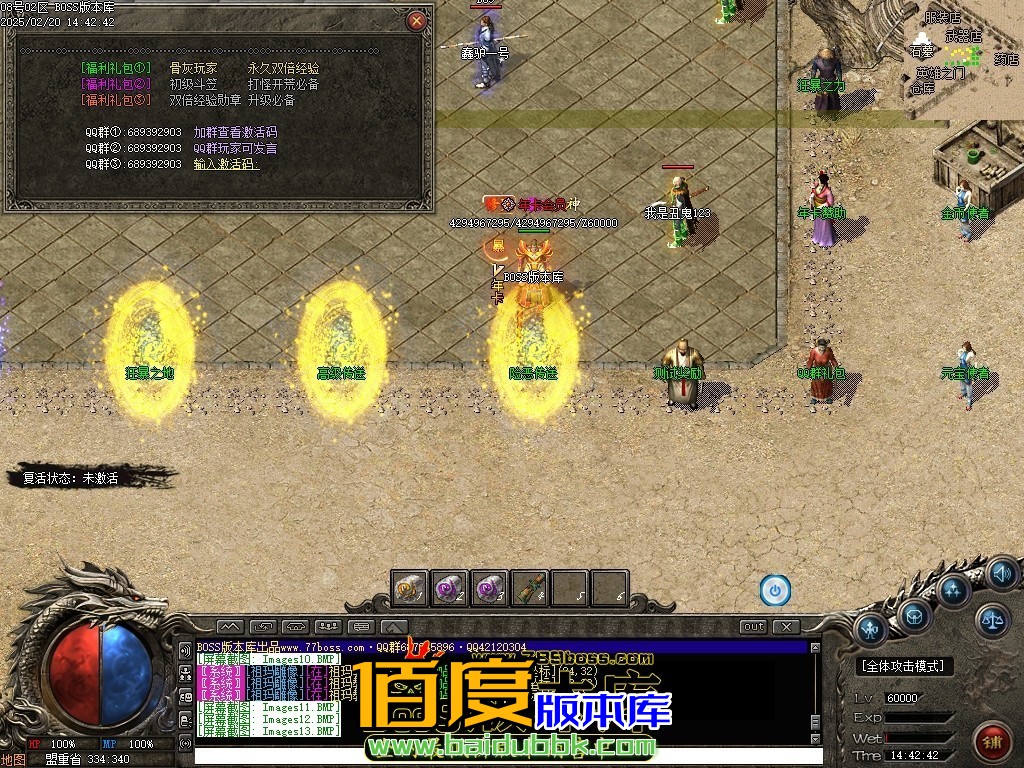Click the chat panel 'out' button
1024x768 pixels.
point(753,627)
